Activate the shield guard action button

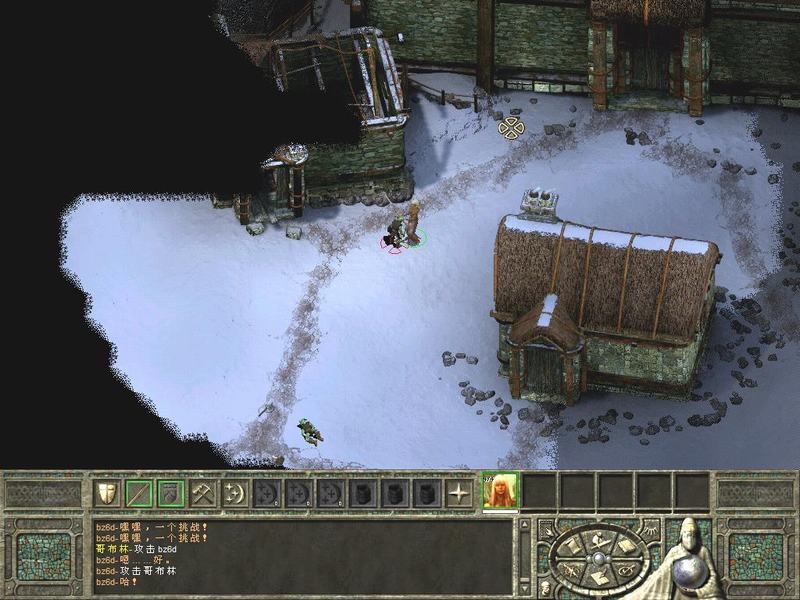[x=106, y=493]
